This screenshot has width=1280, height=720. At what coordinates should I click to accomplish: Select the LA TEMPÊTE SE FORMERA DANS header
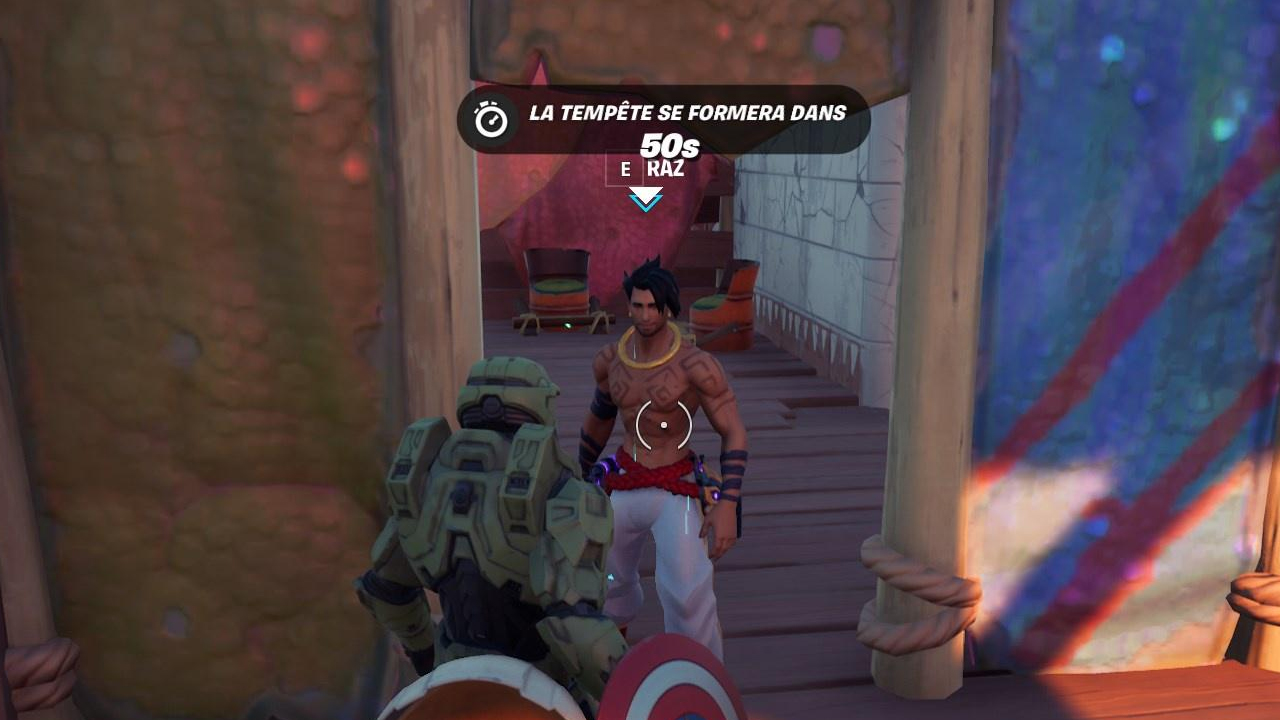tap(690, 114)
